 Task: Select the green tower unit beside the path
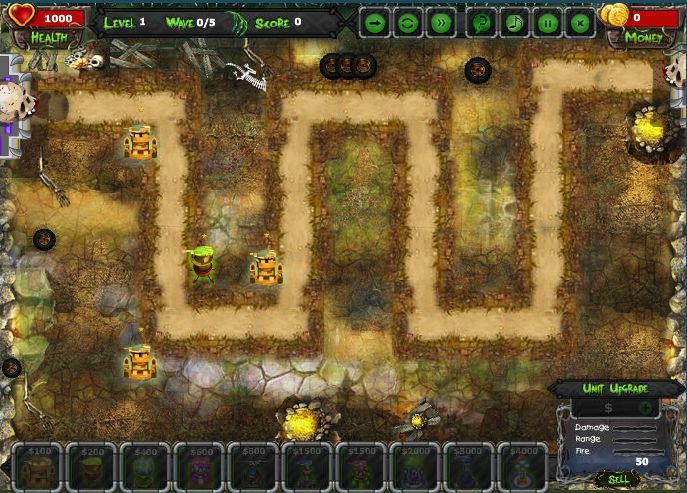(x=203, y=263)
